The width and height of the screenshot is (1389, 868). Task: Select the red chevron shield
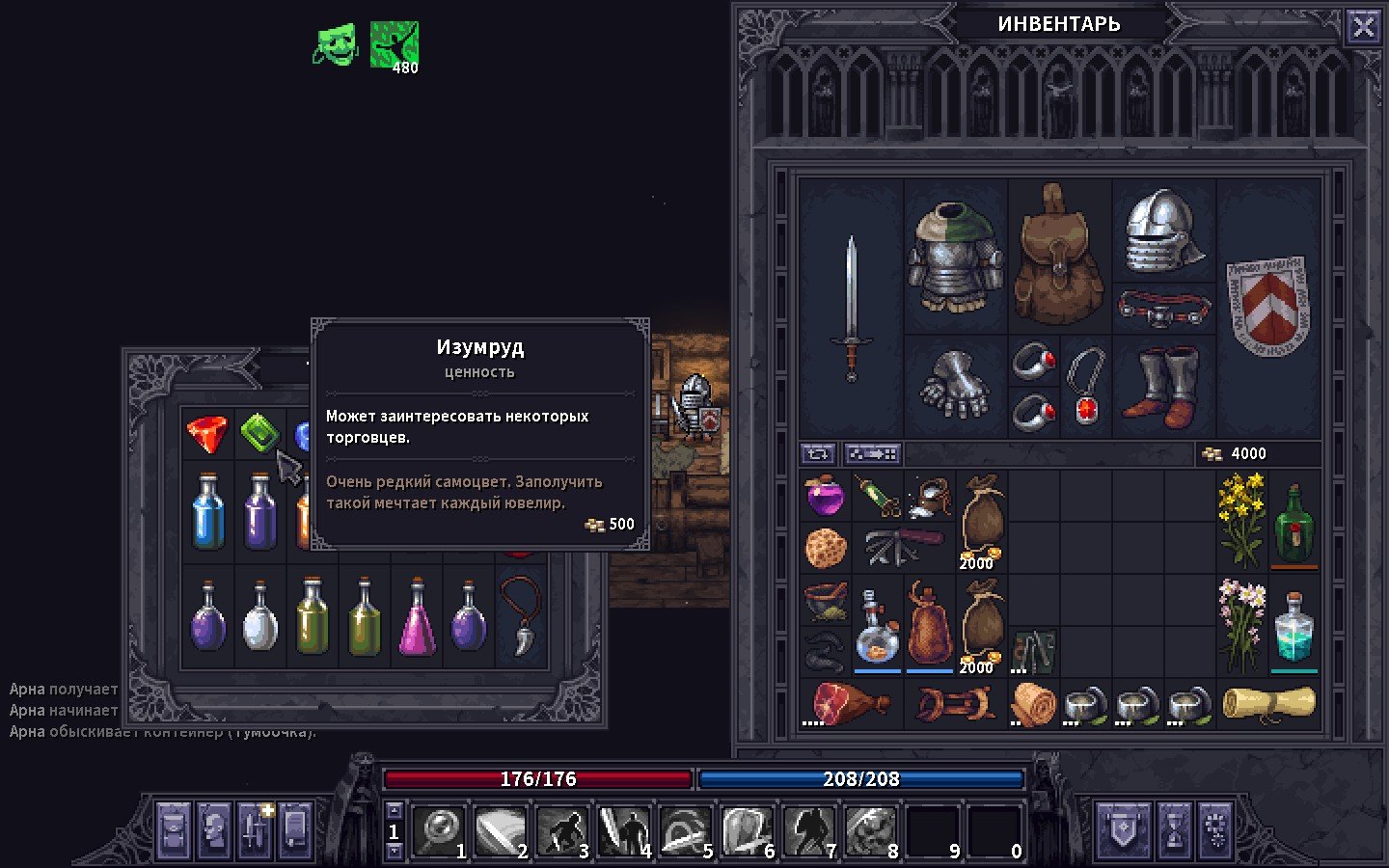pos(1267,305)
